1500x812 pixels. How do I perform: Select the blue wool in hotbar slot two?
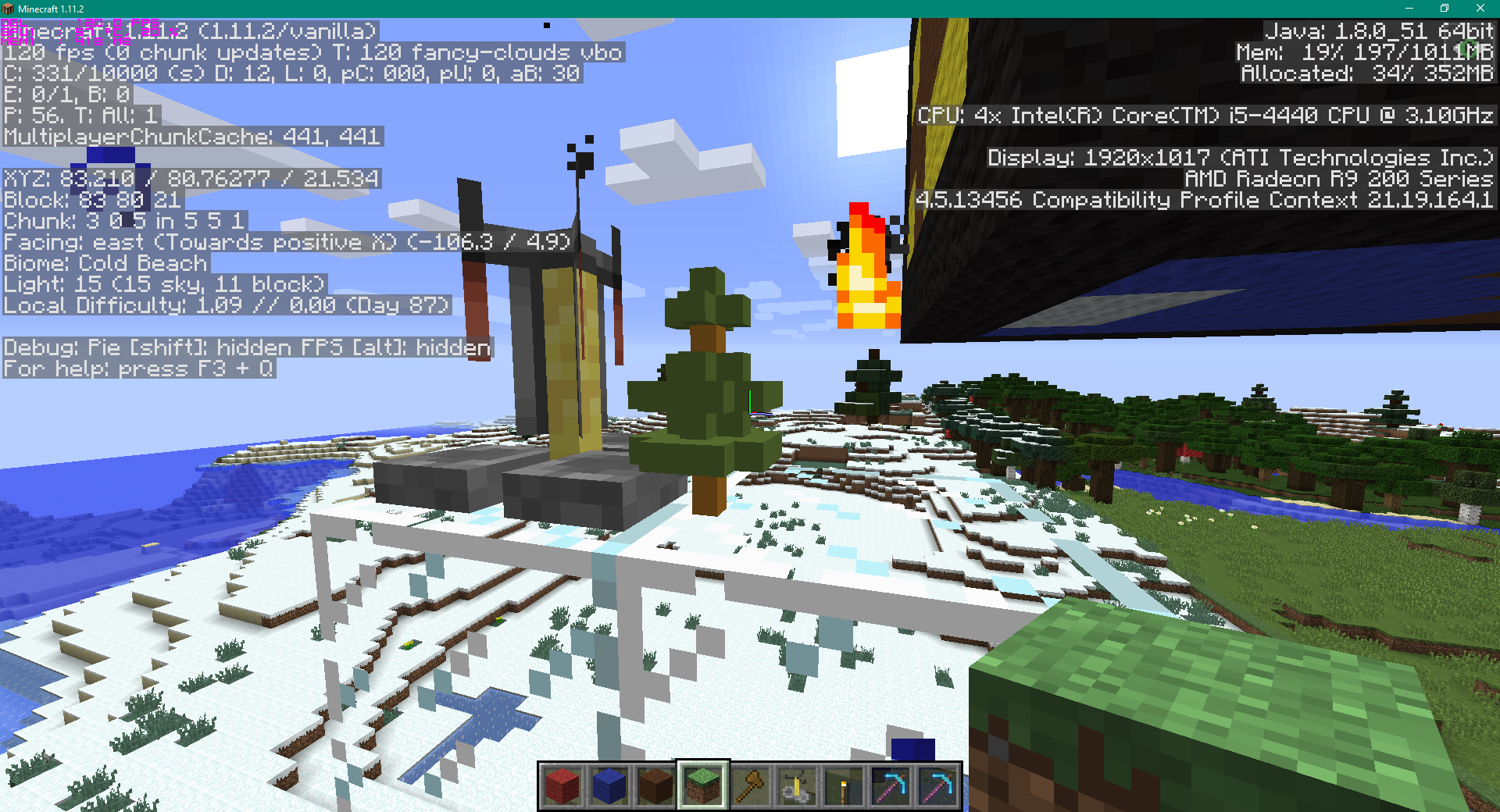(x=610, y=786)
